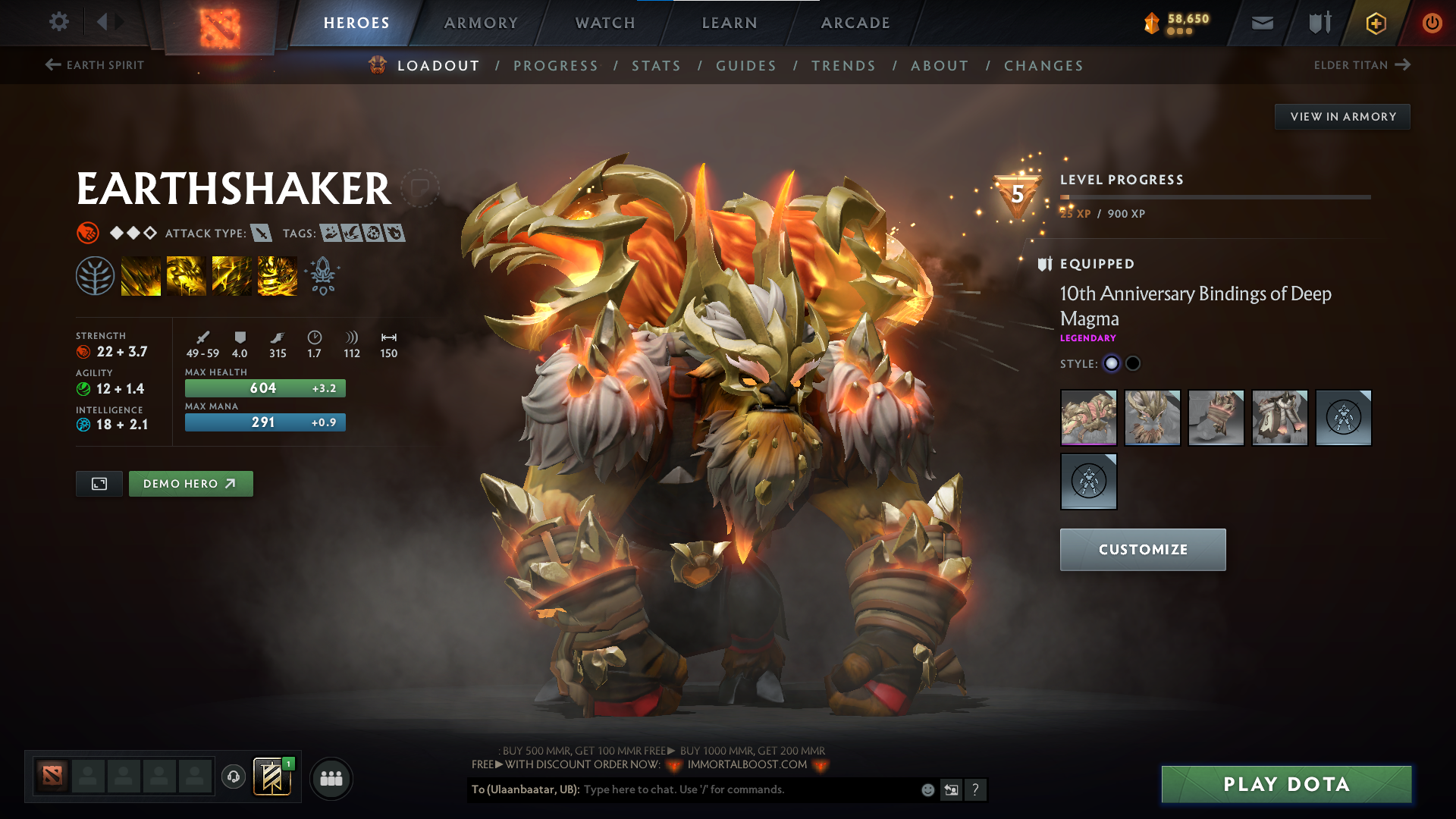The height and width of the screenshot is (819, 1456).
Task: Open picture-in-picture hero preview button
Action: (99, 483)
